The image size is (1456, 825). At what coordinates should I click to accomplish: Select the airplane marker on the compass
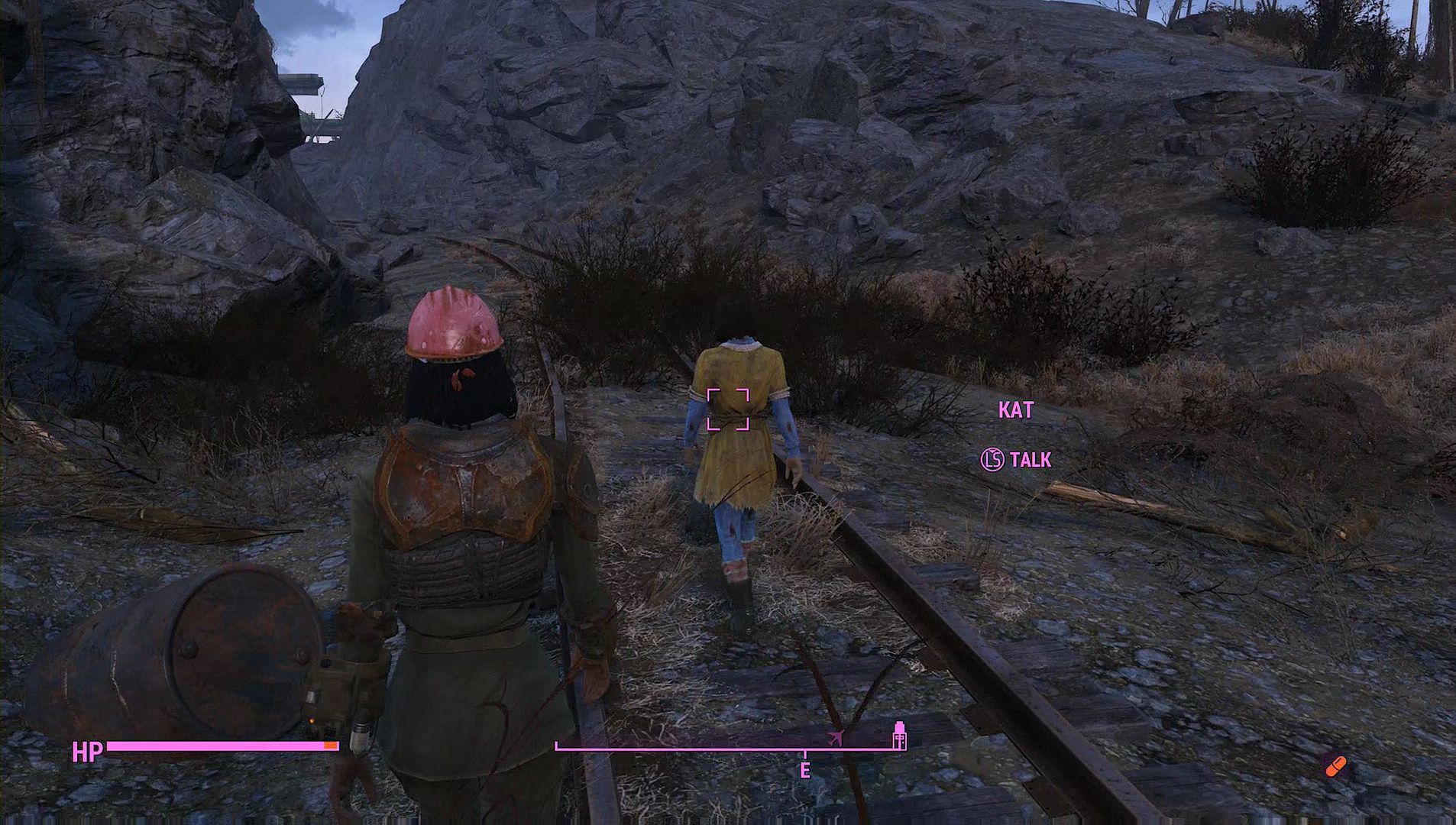835,738
